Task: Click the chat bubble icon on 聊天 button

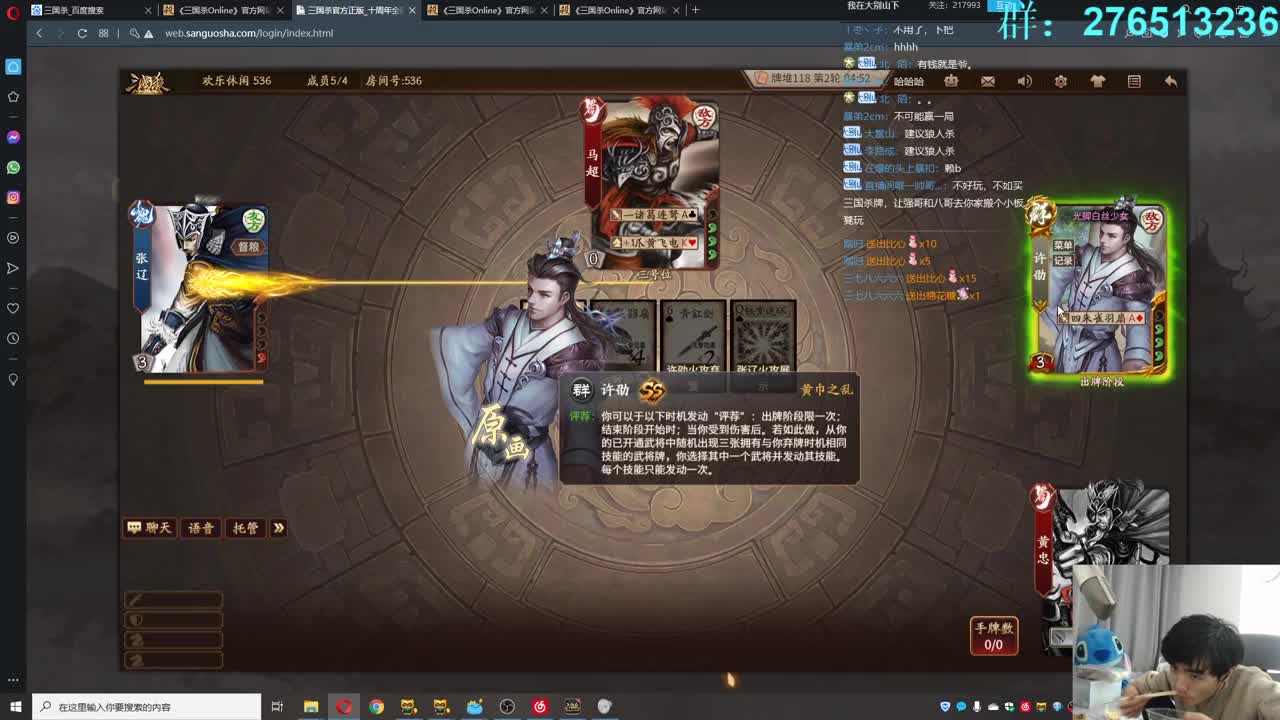Action: click(135, 528)
